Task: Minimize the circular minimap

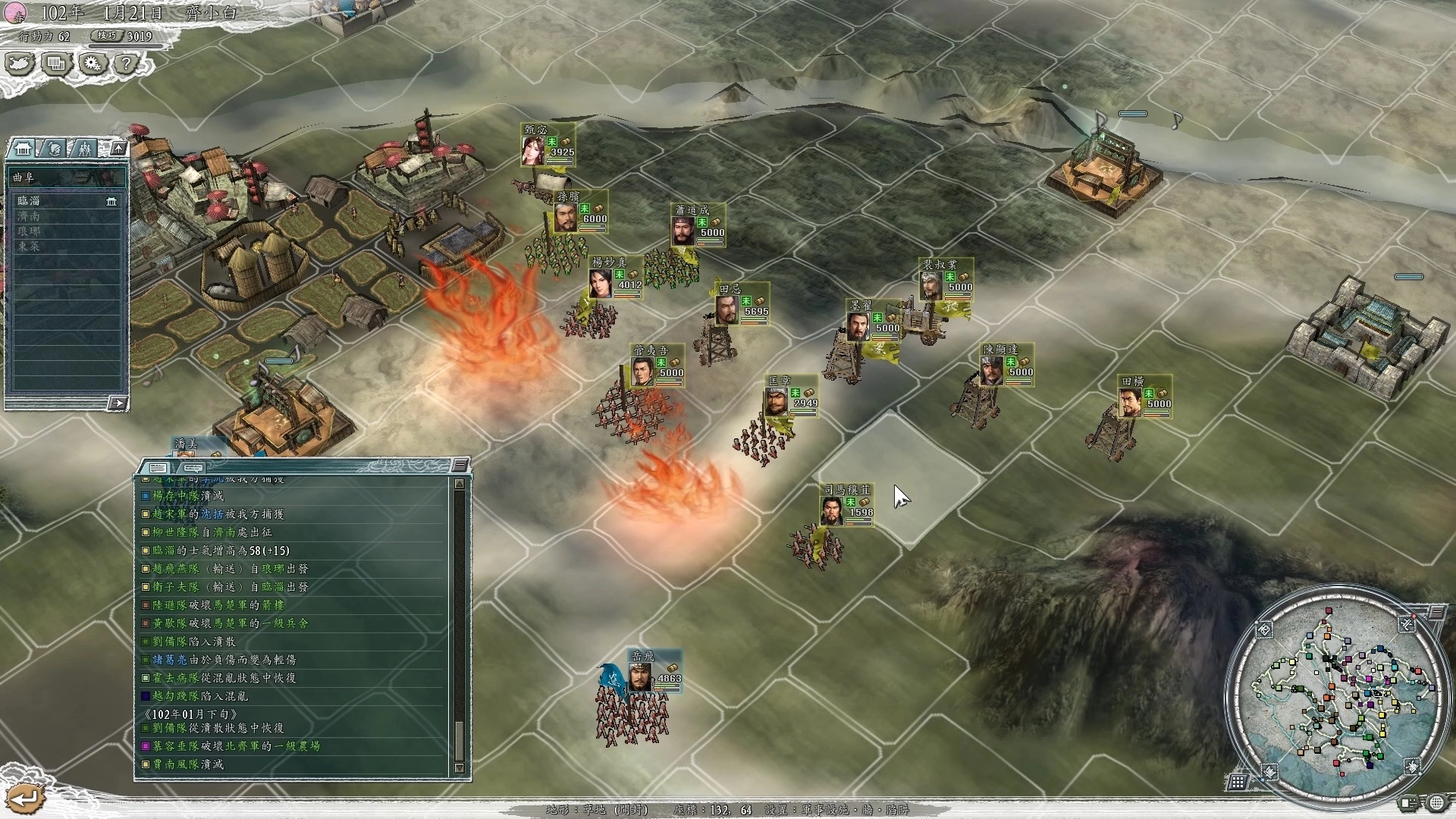Action: [1436, 613]
